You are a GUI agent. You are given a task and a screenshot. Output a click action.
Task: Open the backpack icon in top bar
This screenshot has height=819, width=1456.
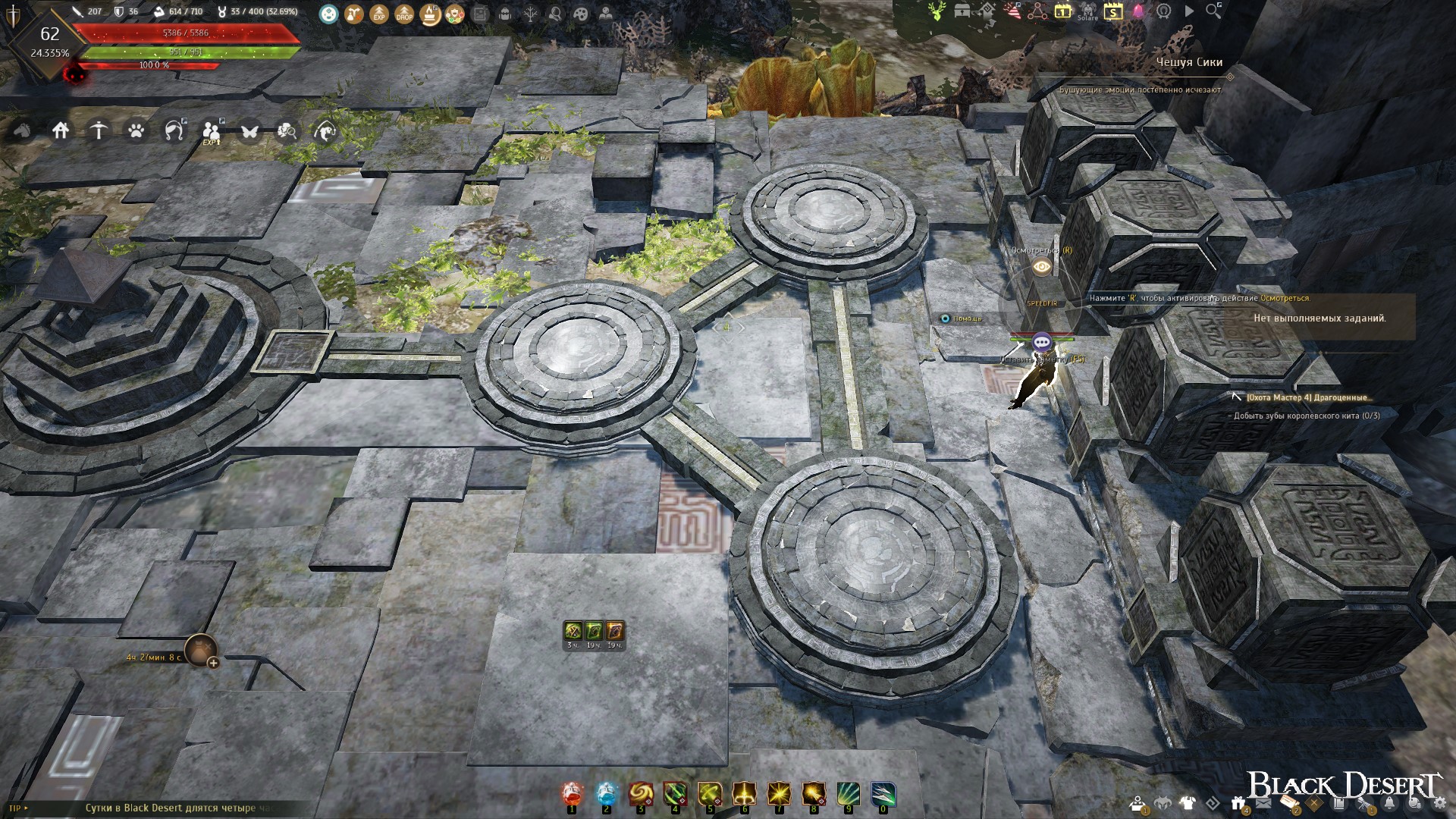pyautogui.click(x=506, y=14)
